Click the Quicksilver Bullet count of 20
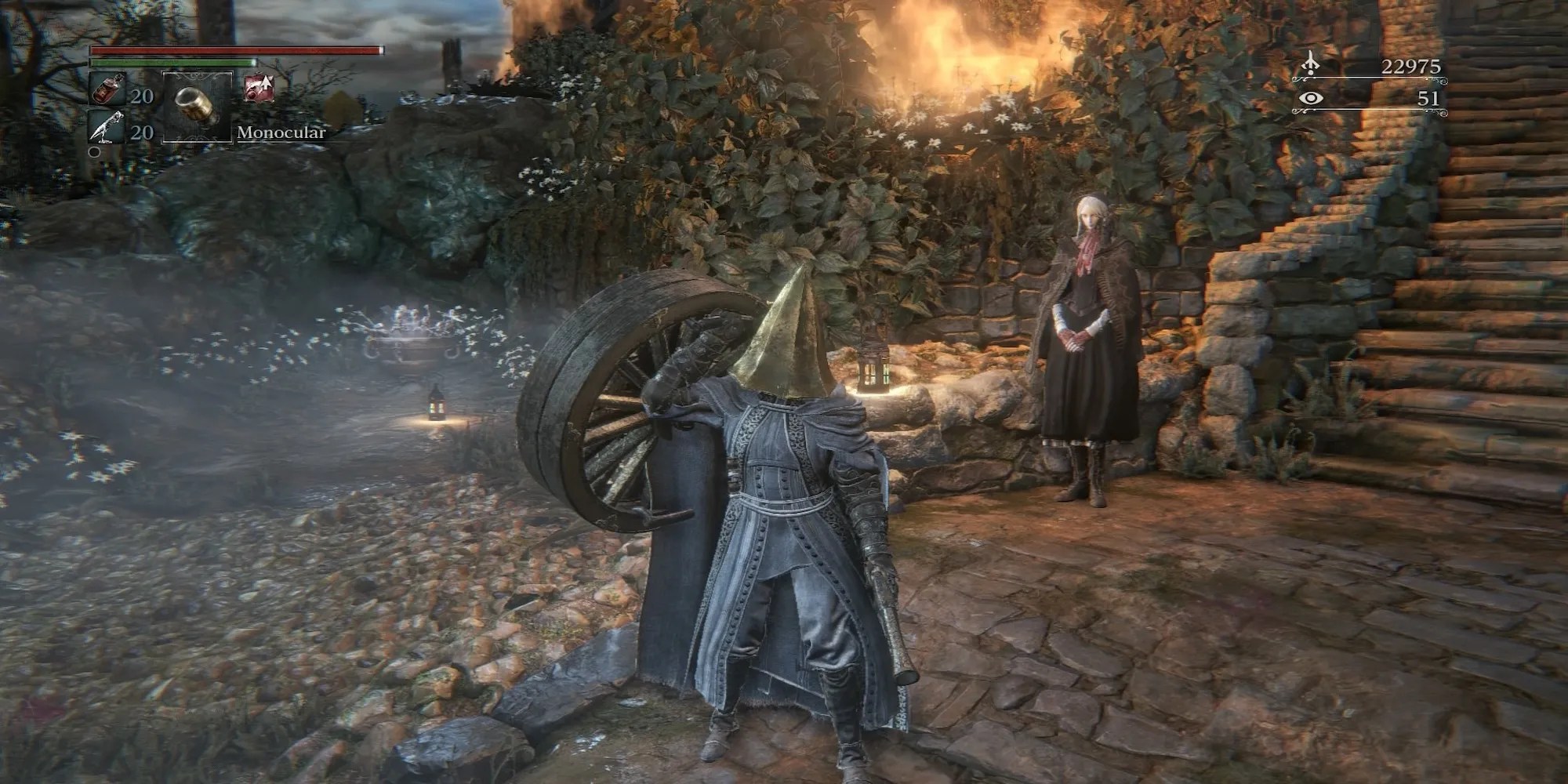 tap(143, 130)
